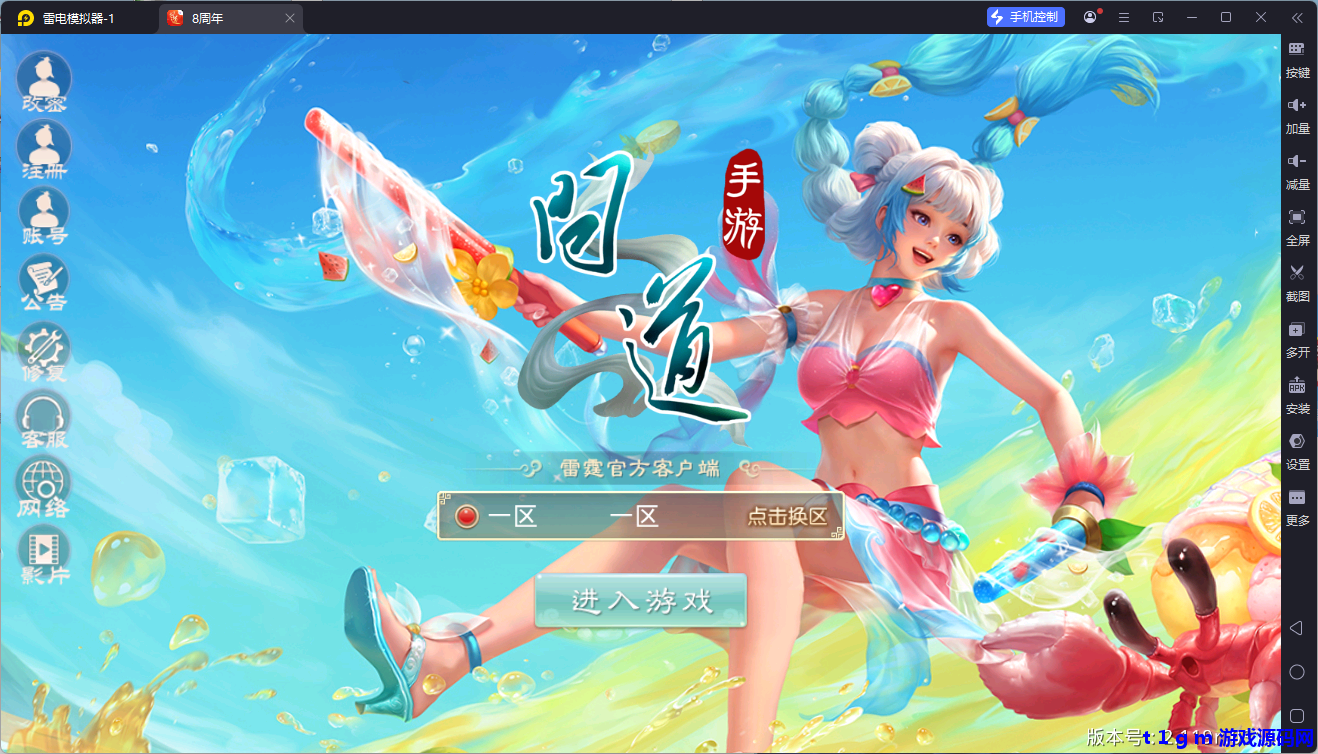Select the 注册 account registration icon
Screen dimensions: 1318x754
tap(42, 148)
